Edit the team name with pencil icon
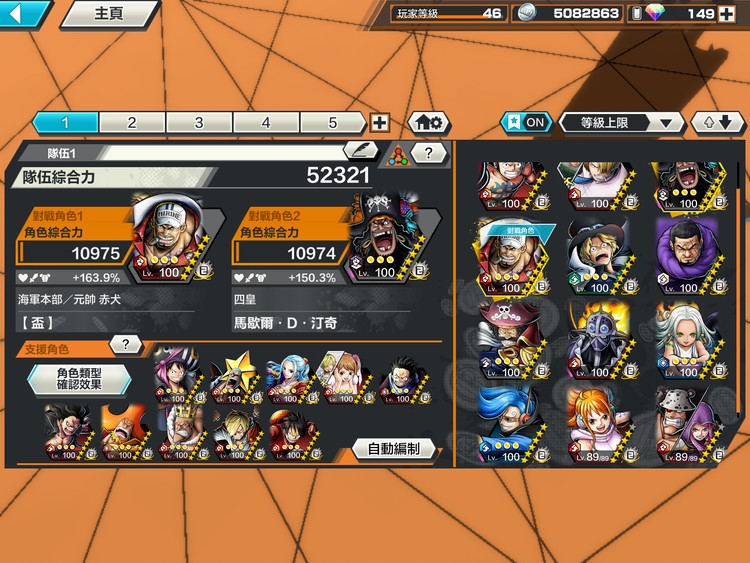 coord(361,151)
